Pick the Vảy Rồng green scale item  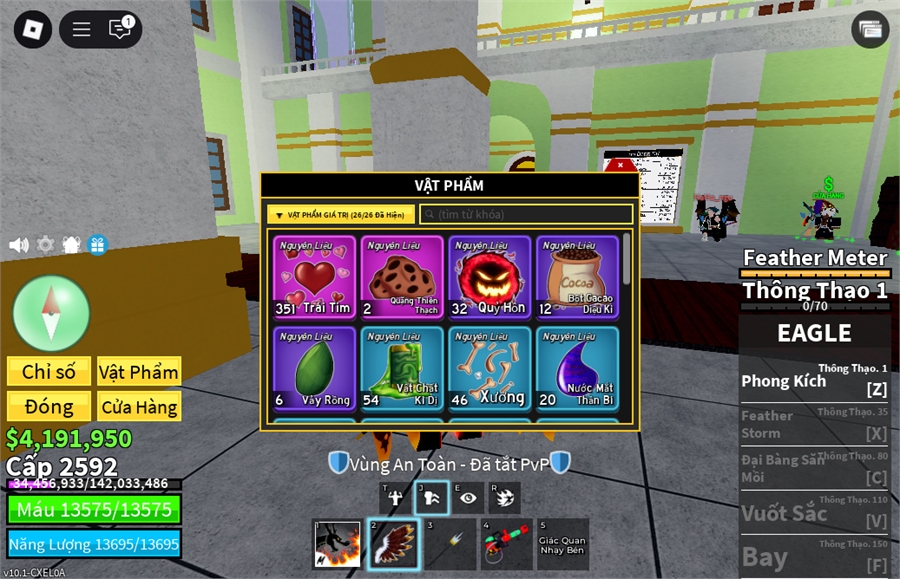[315, 367]
